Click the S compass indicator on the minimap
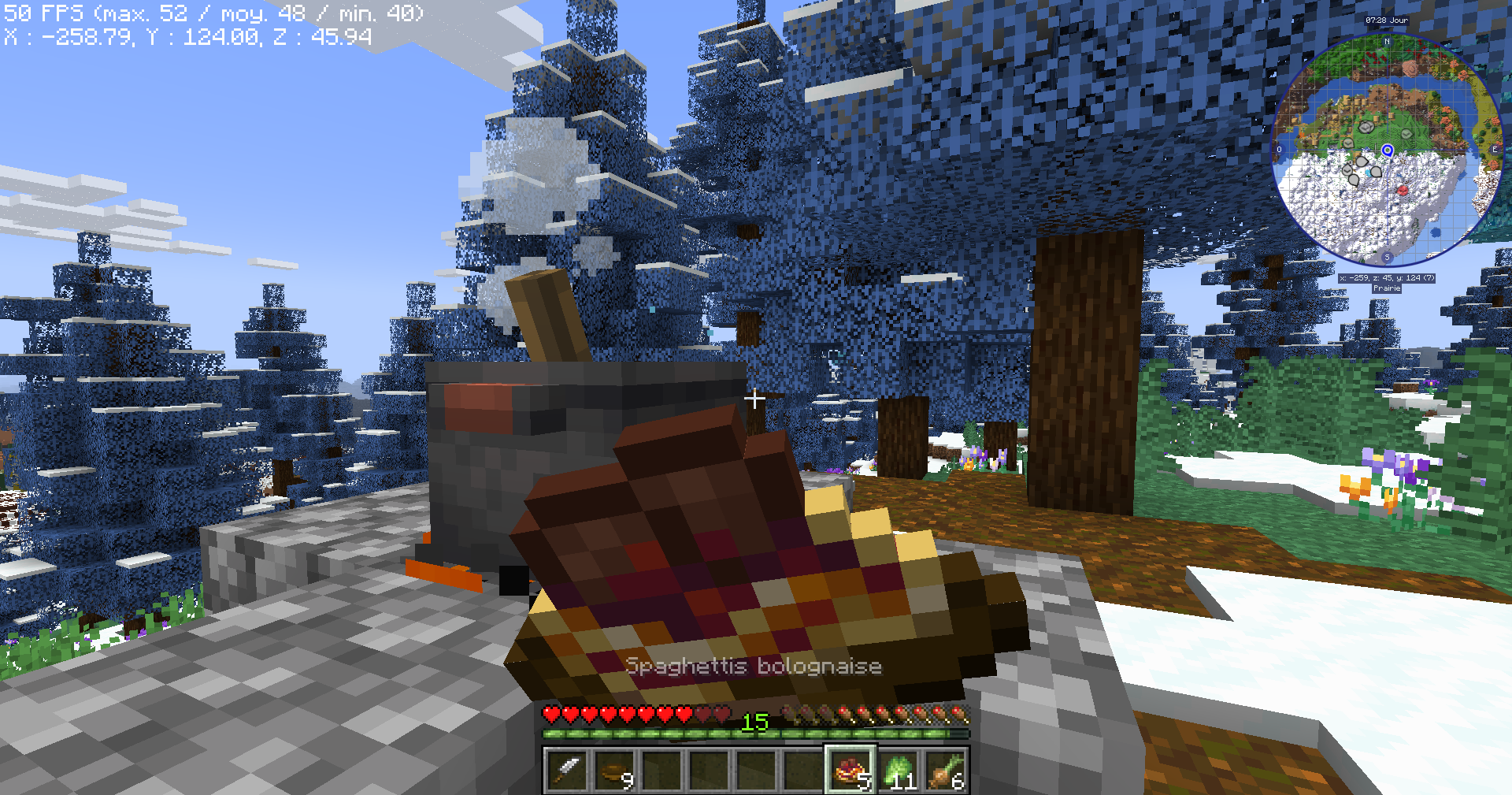The image size is (1512, 795). (1387, 258)
